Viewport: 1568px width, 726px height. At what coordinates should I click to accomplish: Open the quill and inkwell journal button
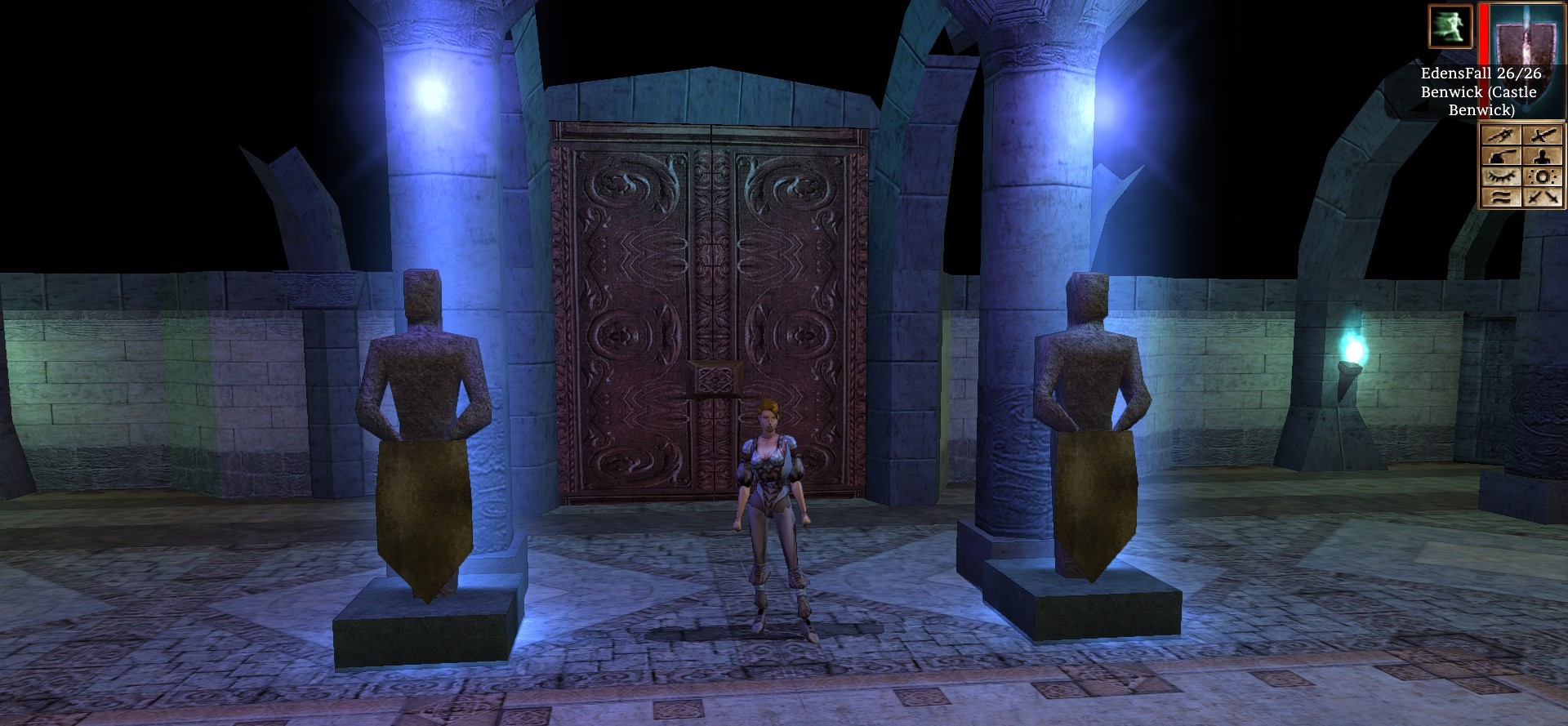(x=1501, y=157)
